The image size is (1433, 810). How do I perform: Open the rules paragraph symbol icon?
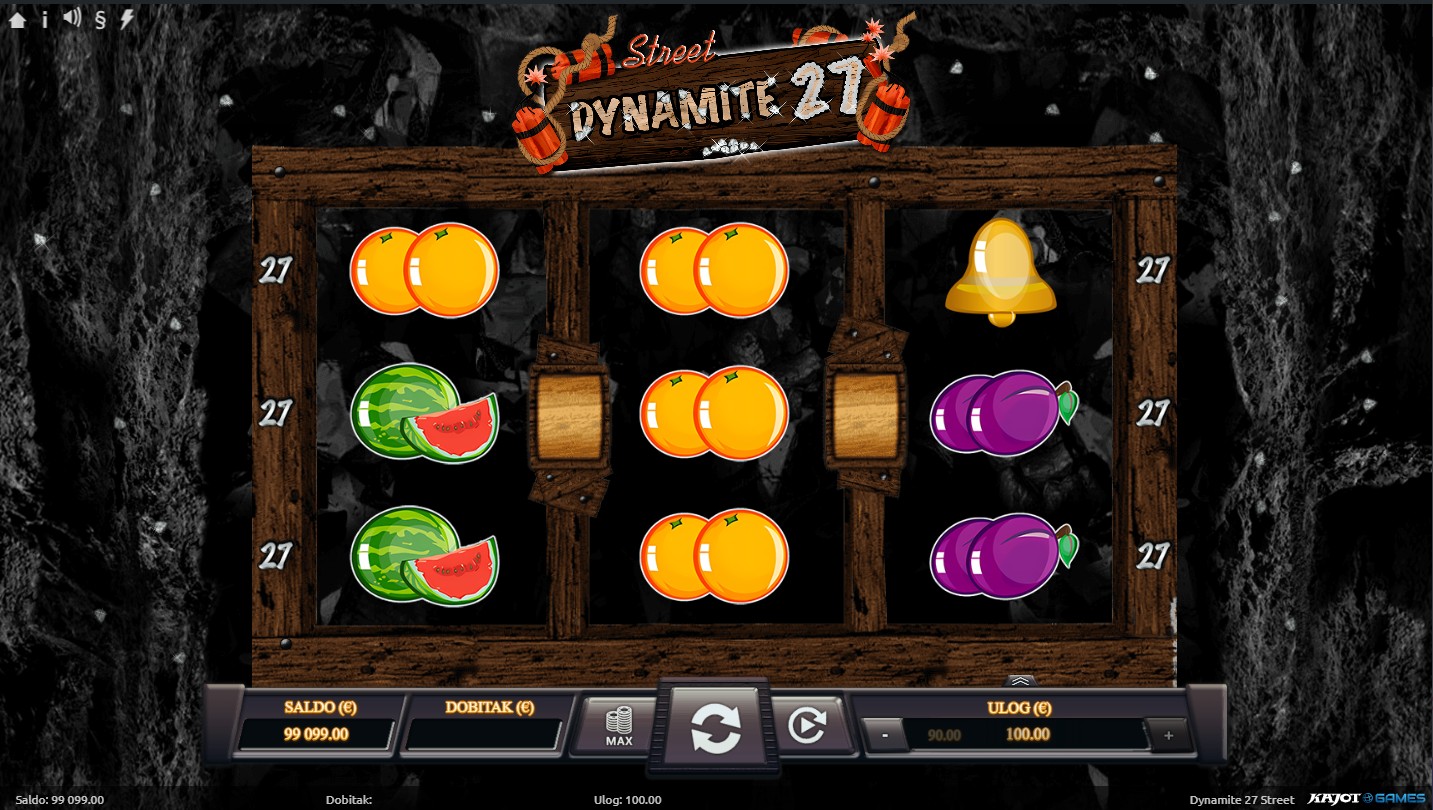coord(100,19)
